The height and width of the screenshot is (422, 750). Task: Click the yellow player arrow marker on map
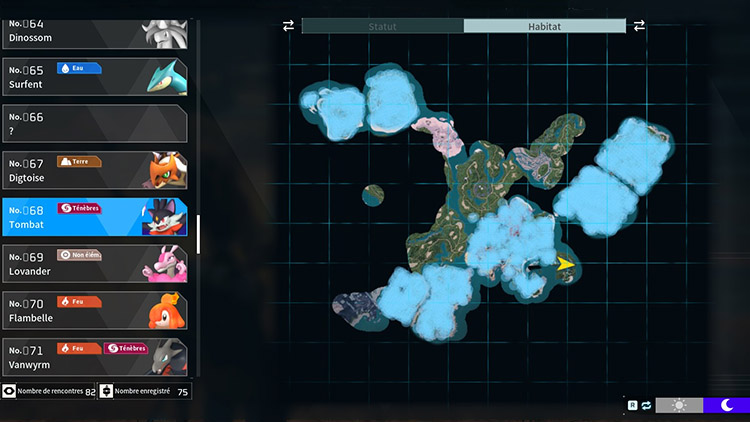coord(565,264)
